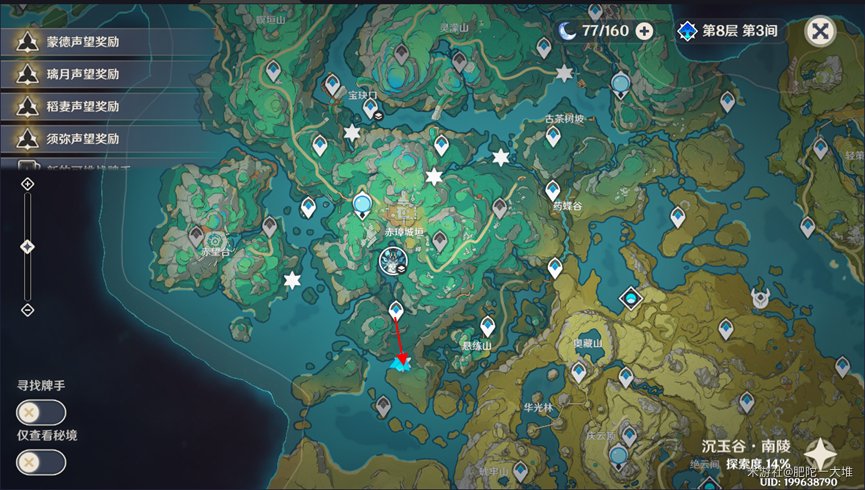Toggle the 寻找牌手 switch

click(x=41, y=412)
